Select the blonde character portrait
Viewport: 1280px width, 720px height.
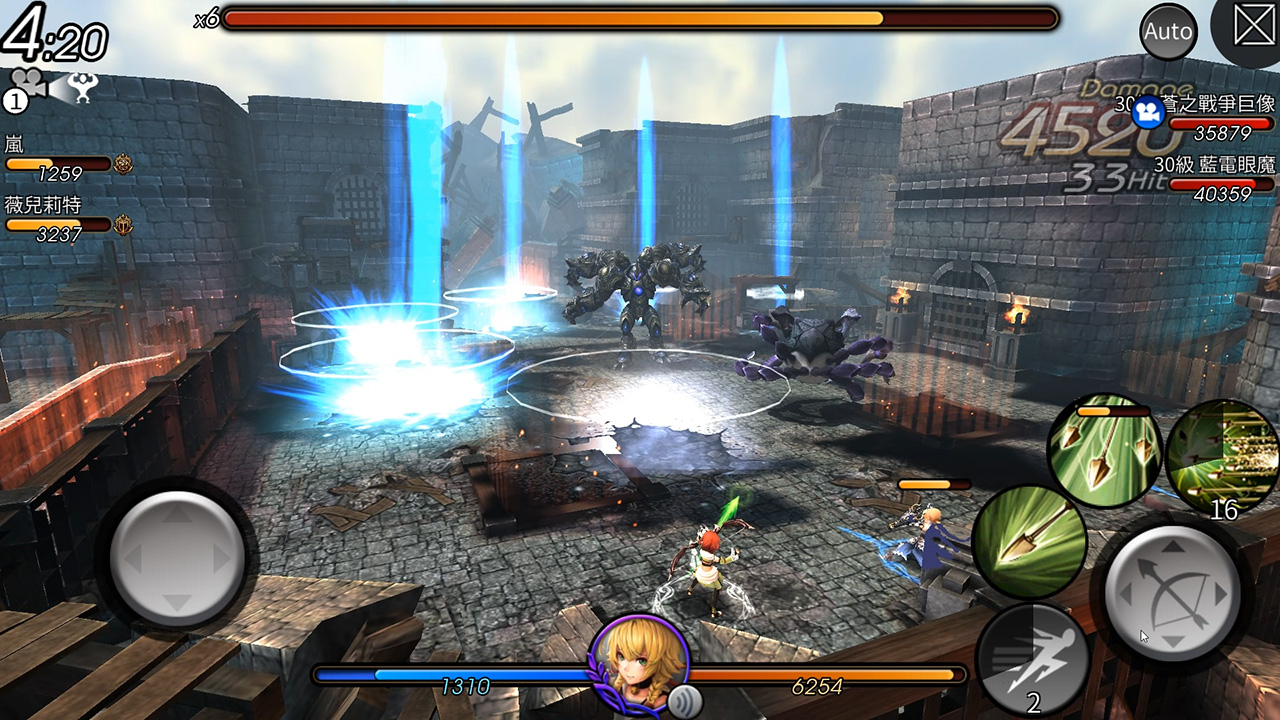[x=639, y=660]
